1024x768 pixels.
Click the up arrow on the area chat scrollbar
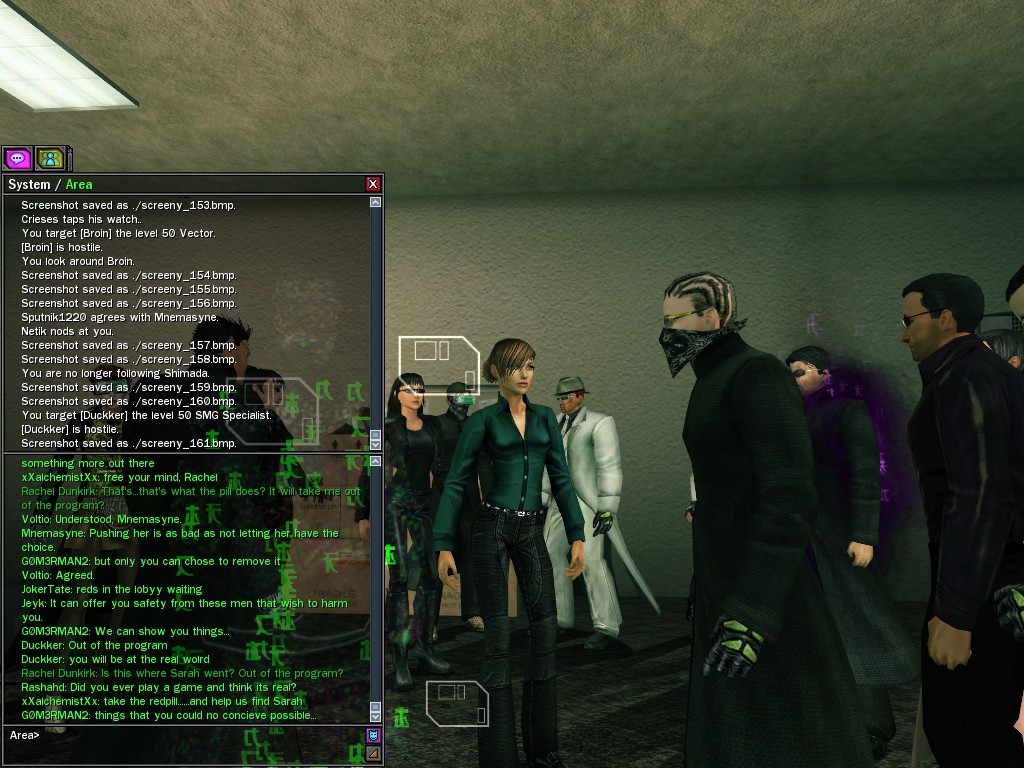coord(376,462)
